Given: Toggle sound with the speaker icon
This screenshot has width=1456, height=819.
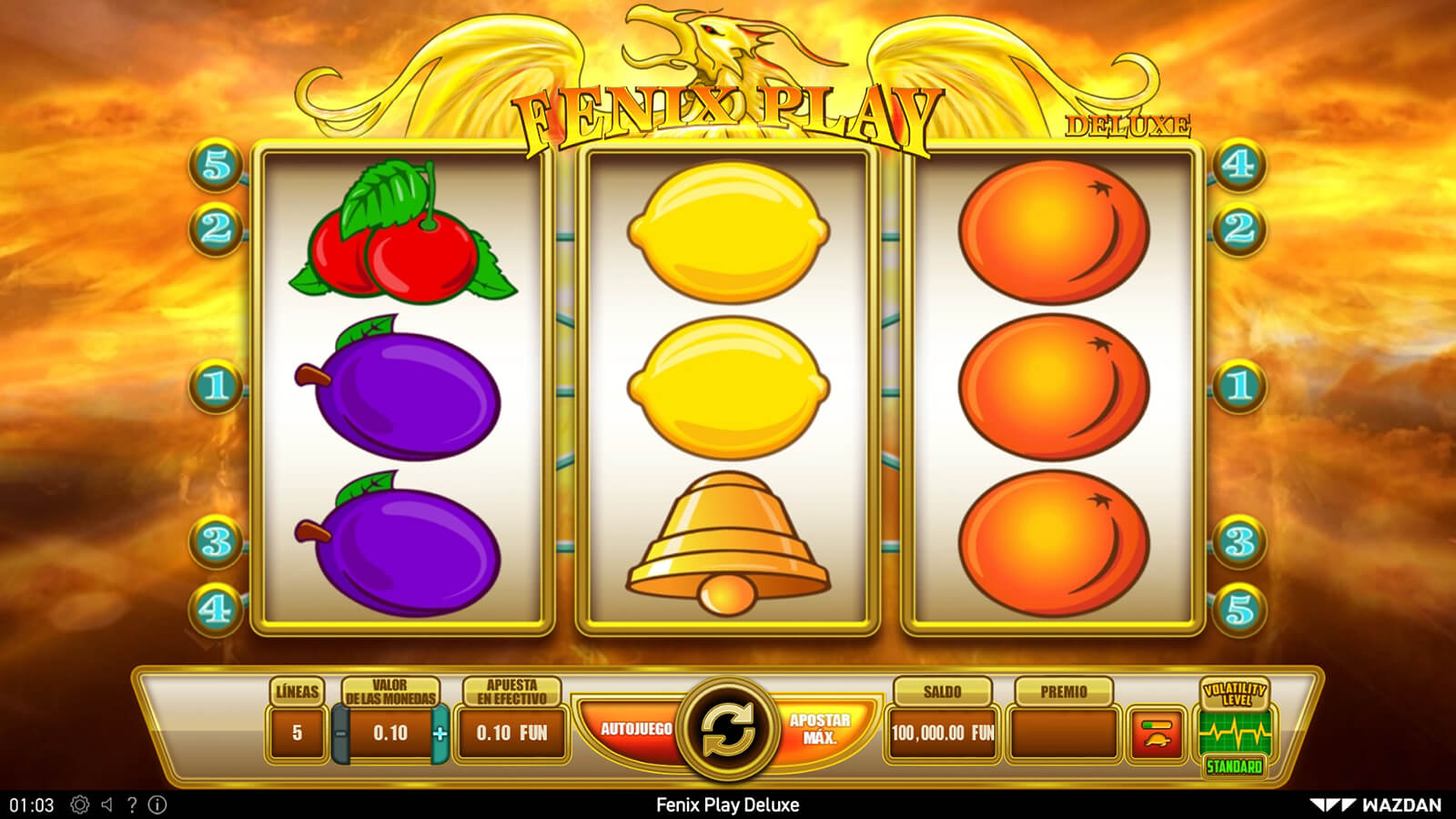Looking at the screenshot, I should tap(106, 804).
